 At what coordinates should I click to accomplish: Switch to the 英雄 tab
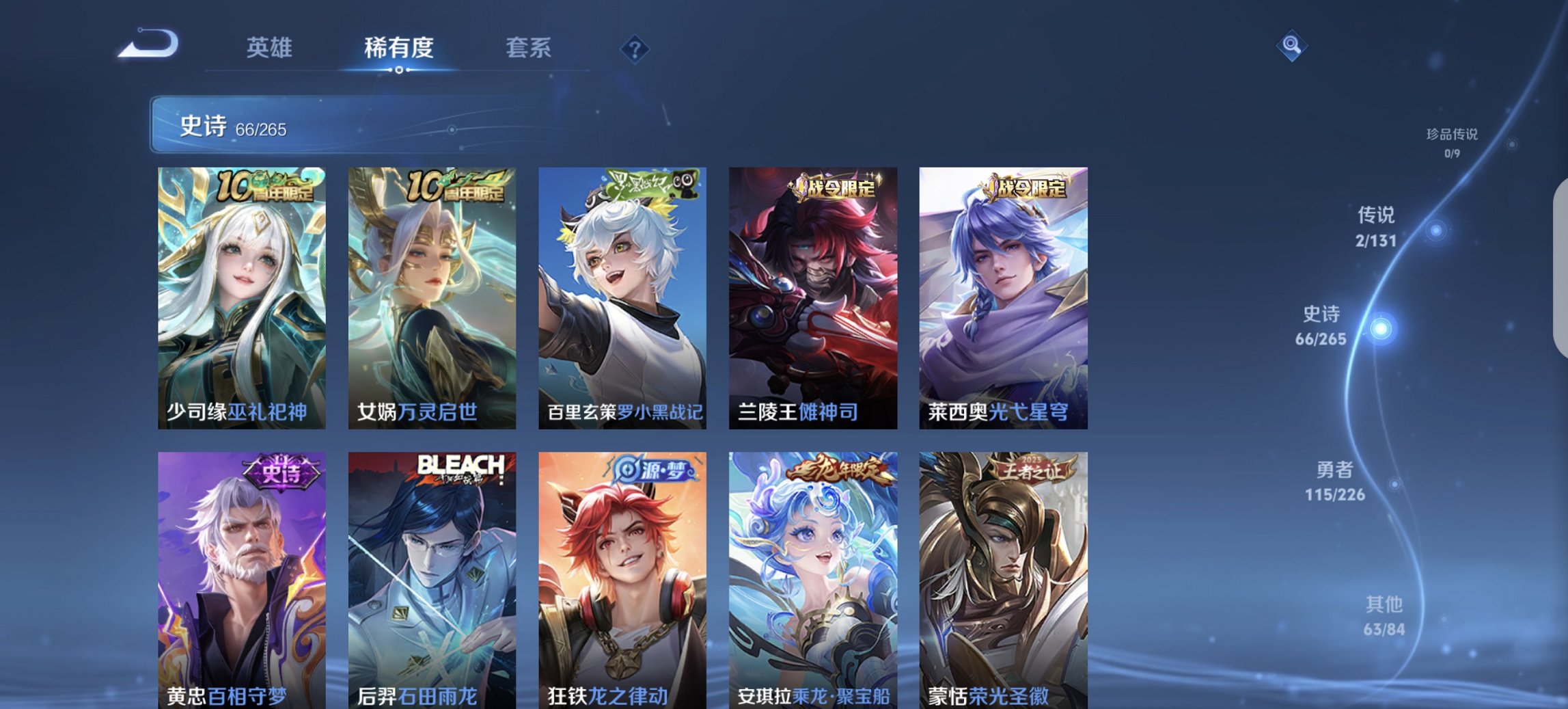tap(271, 48)
